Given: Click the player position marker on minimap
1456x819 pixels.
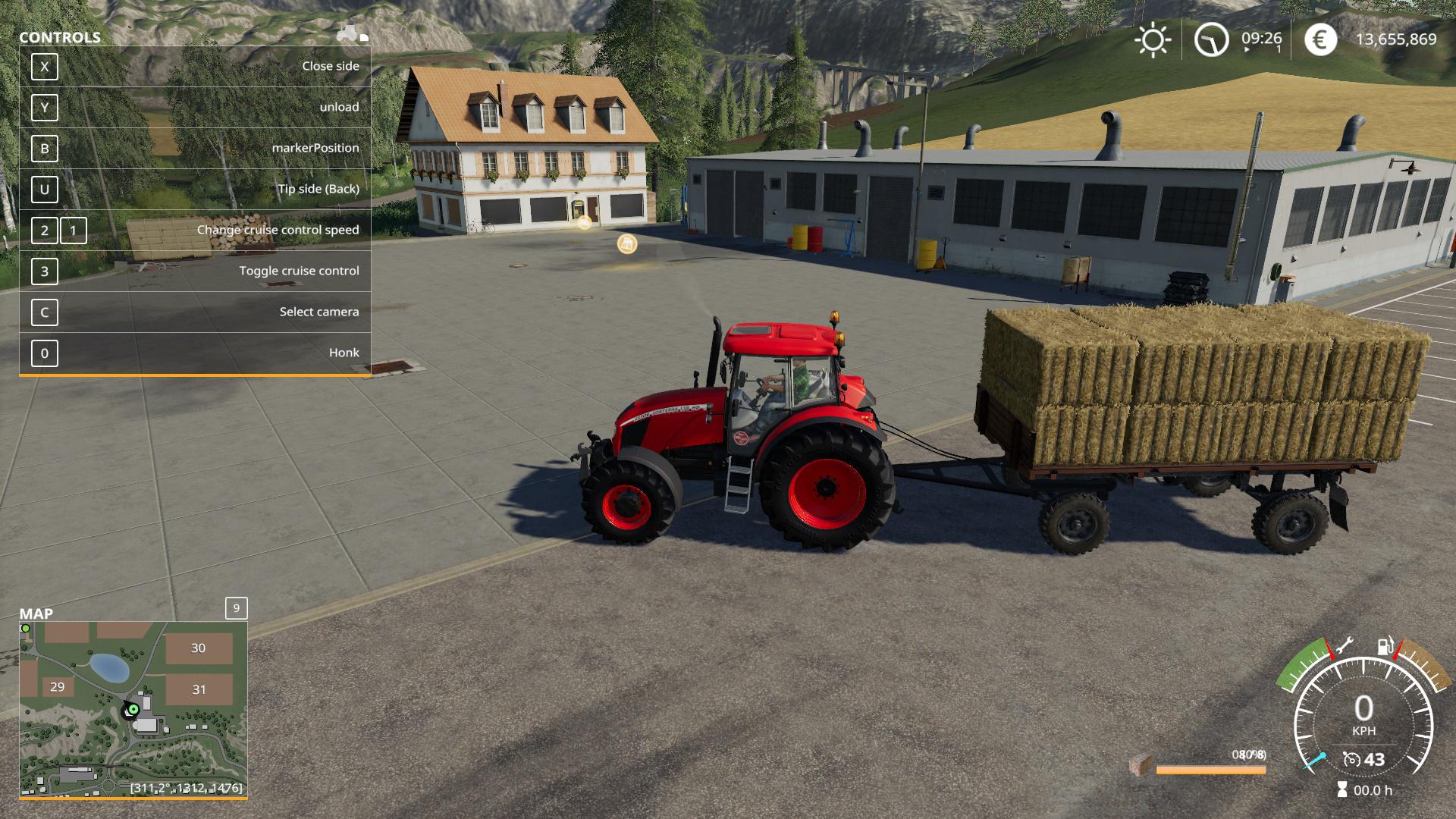Looking at the screenshot, I should (133, 709).
